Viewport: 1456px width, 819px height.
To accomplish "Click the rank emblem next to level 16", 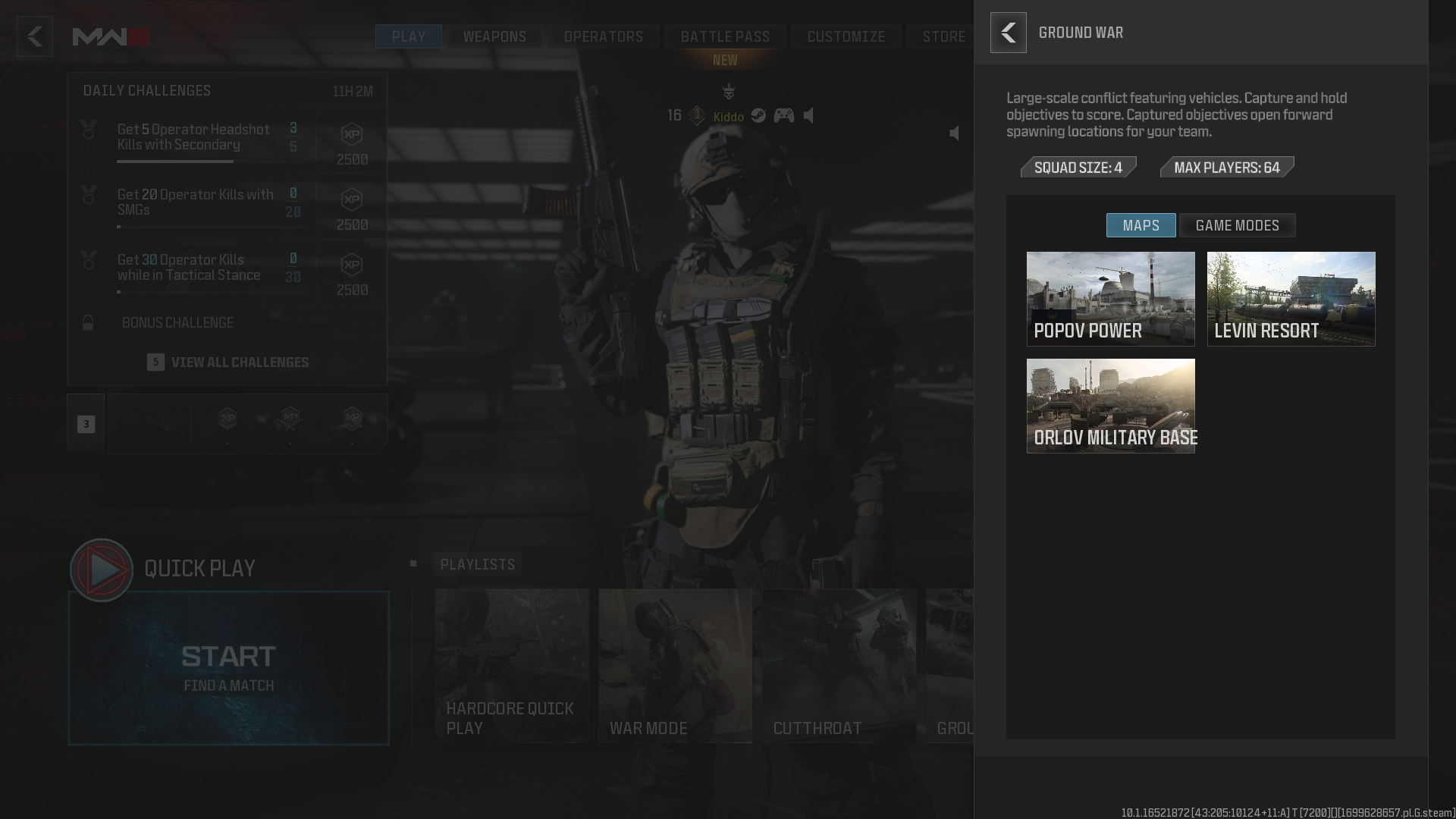I will coord(697,116).
